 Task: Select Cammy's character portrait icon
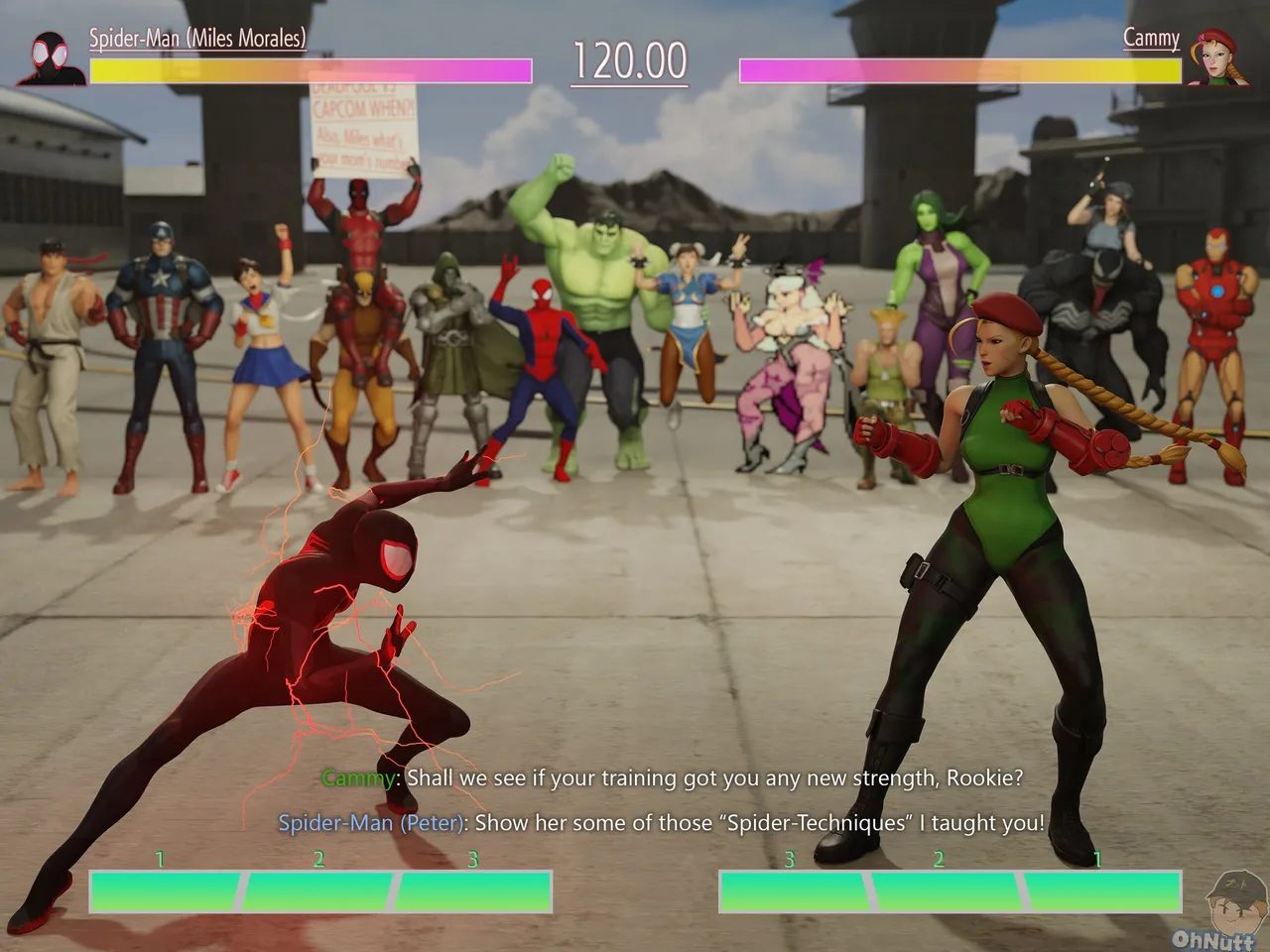1217,56
